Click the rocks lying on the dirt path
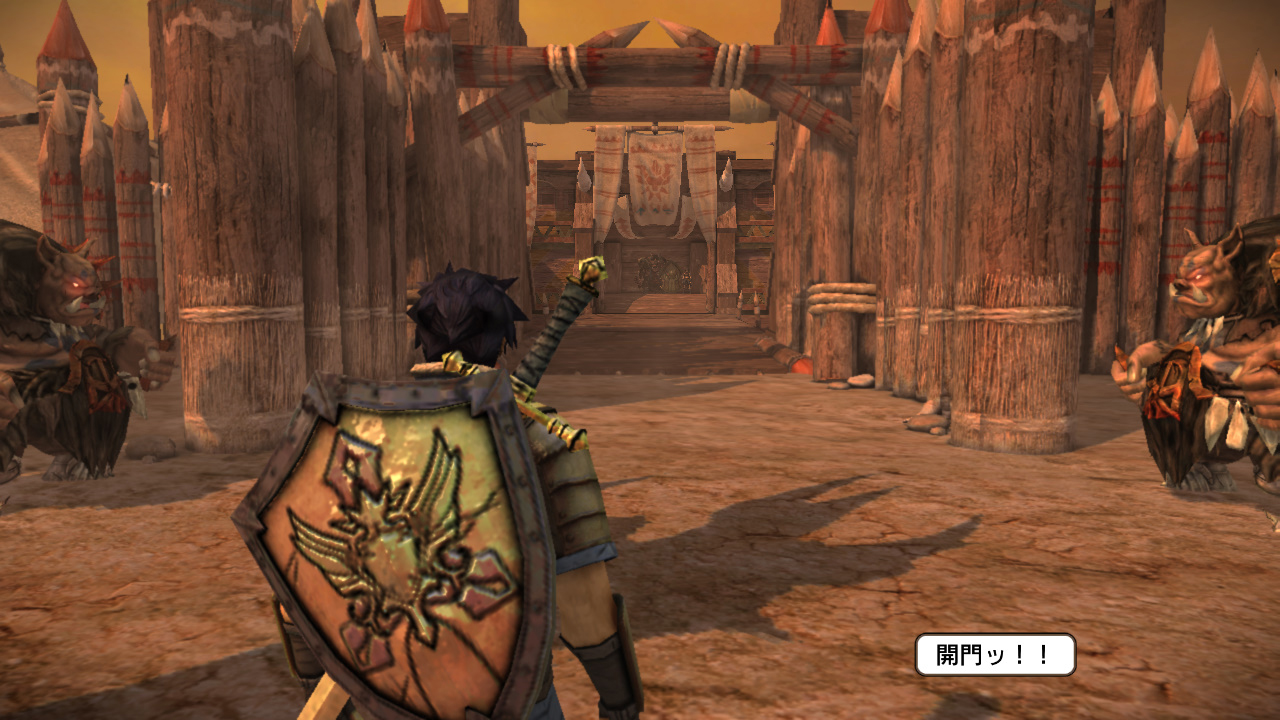The width and height of the screenshot is (1280, 720). [858, 380]
